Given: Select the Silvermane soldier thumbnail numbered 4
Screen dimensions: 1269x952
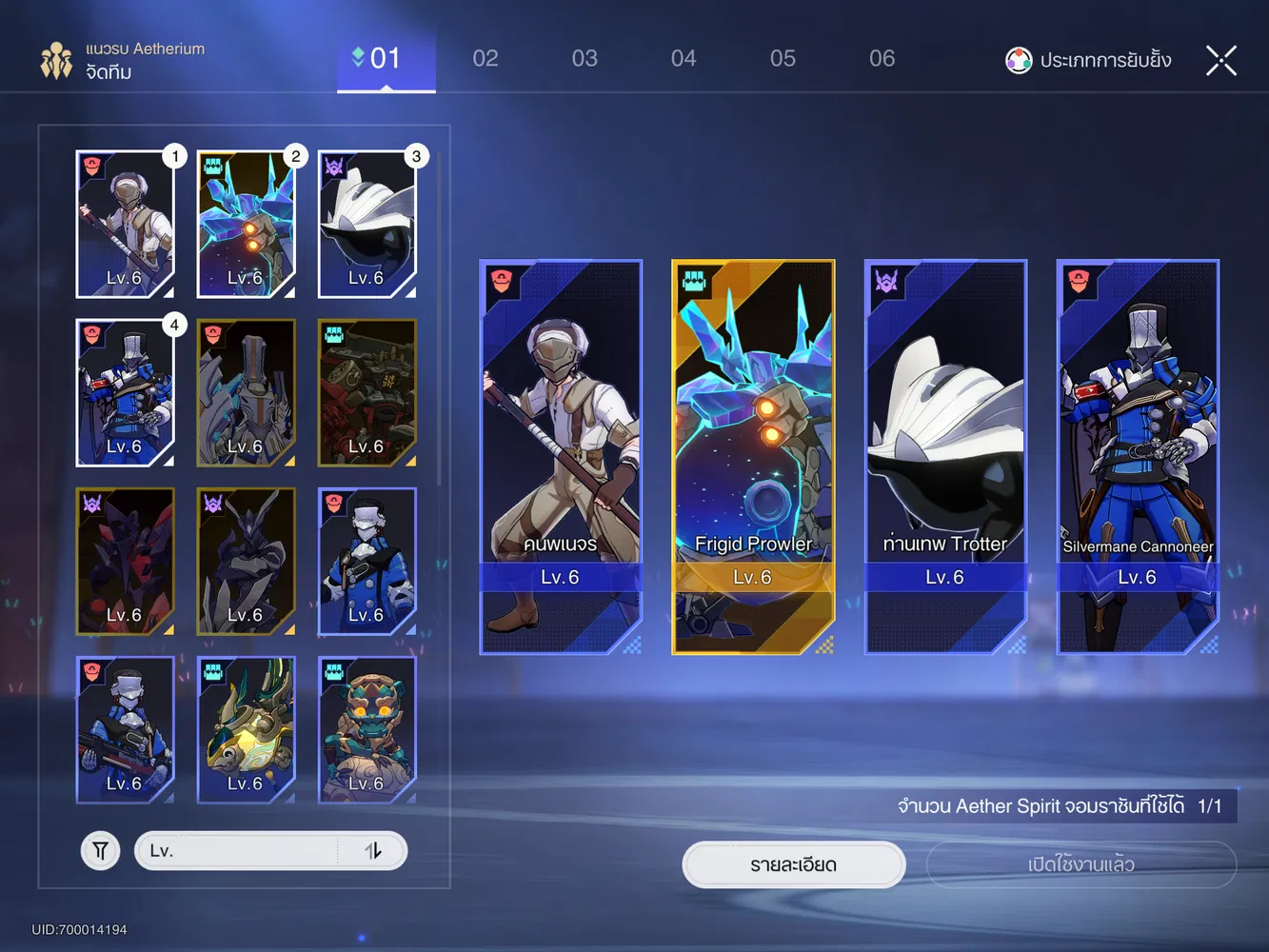Looking at the screenshot, I should point(125,392).
